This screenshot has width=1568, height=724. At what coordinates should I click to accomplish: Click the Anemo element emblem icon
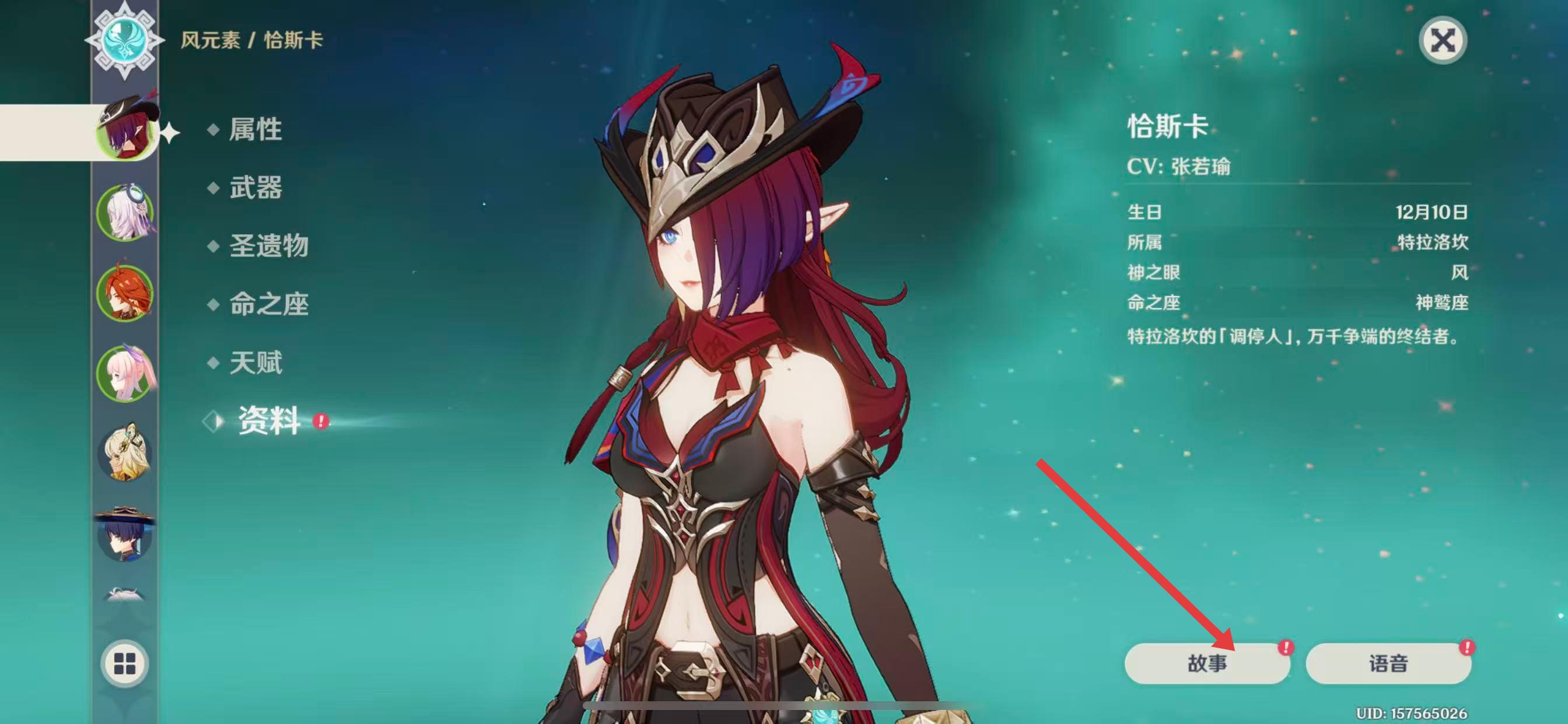(125, 40)
